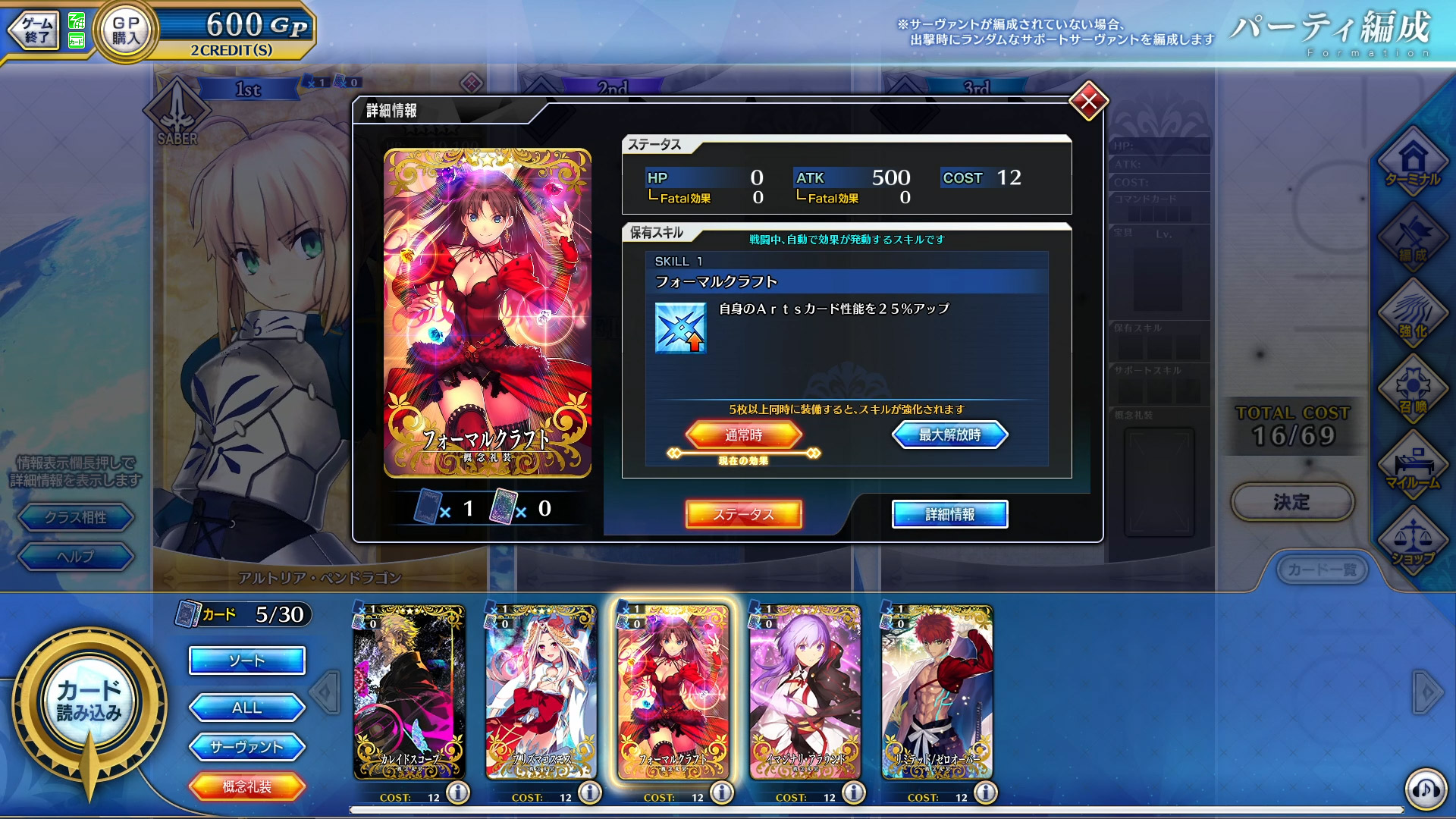Enable the 概念礼装 filter

click(x=246, y=787)
